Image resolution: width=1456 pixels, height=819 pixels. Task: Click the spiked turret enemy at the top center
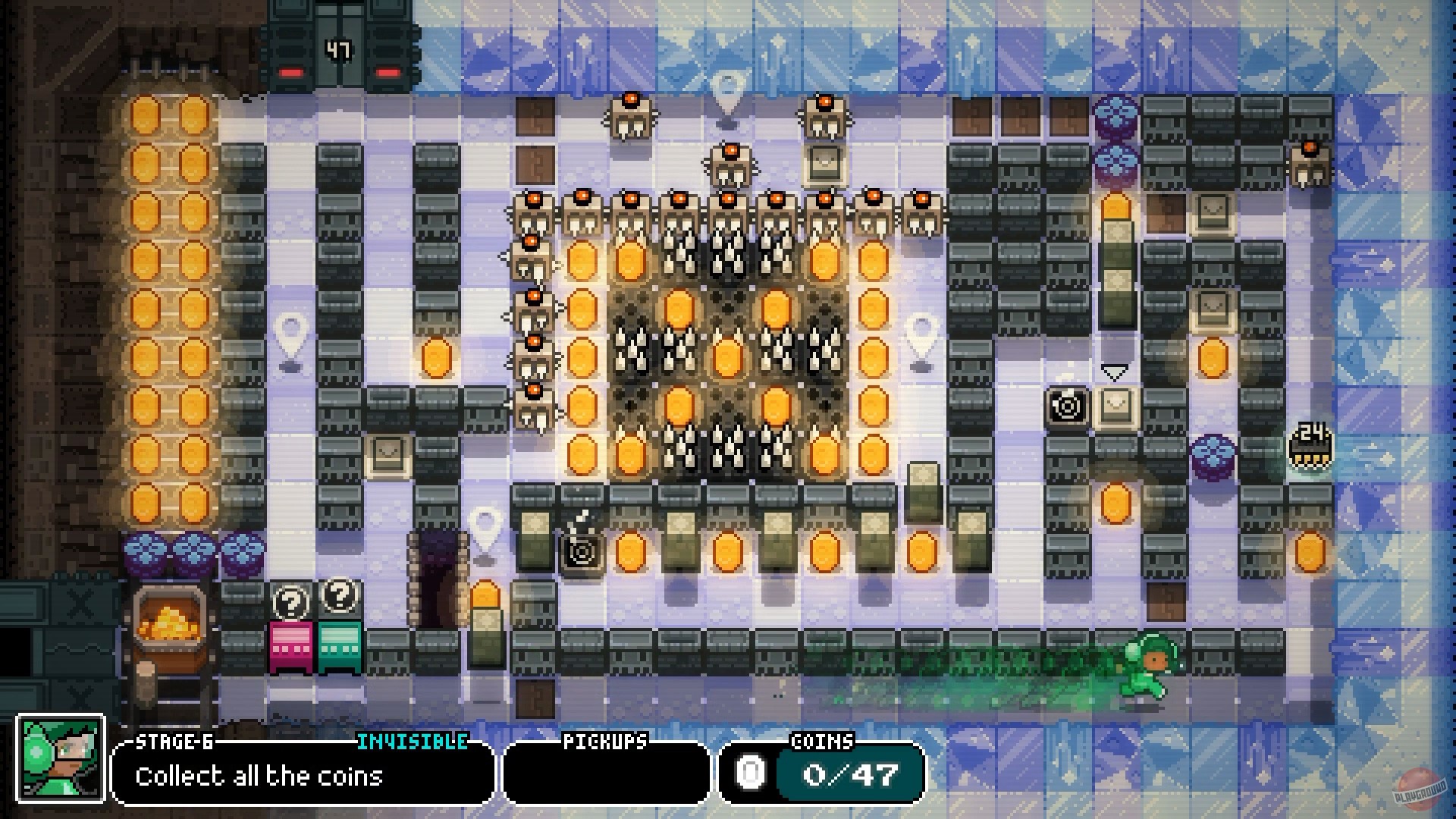point(730,165)
